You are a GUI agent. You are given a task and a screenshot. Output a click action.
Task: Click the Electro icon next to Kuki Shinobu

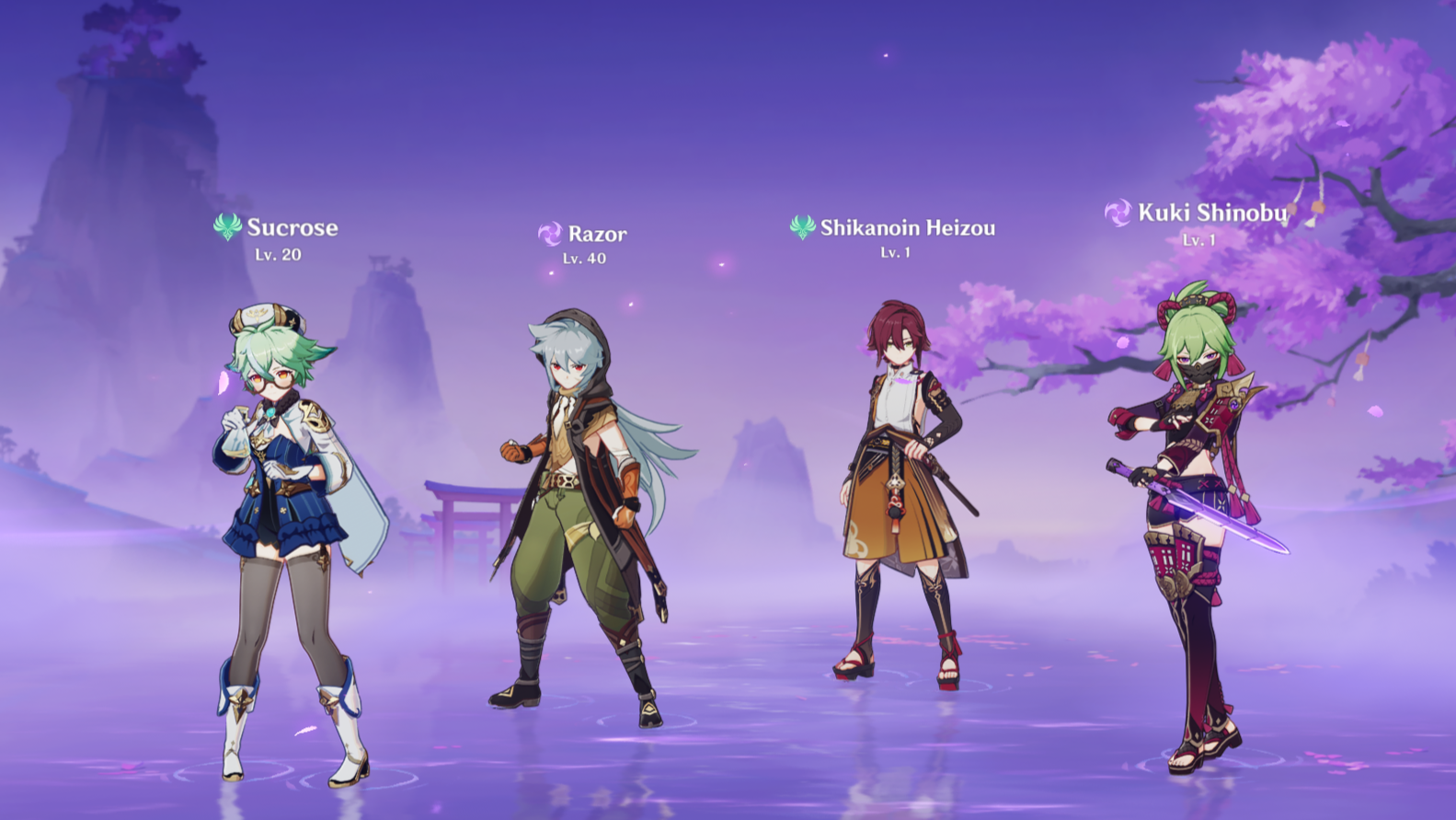[1118, 214]
